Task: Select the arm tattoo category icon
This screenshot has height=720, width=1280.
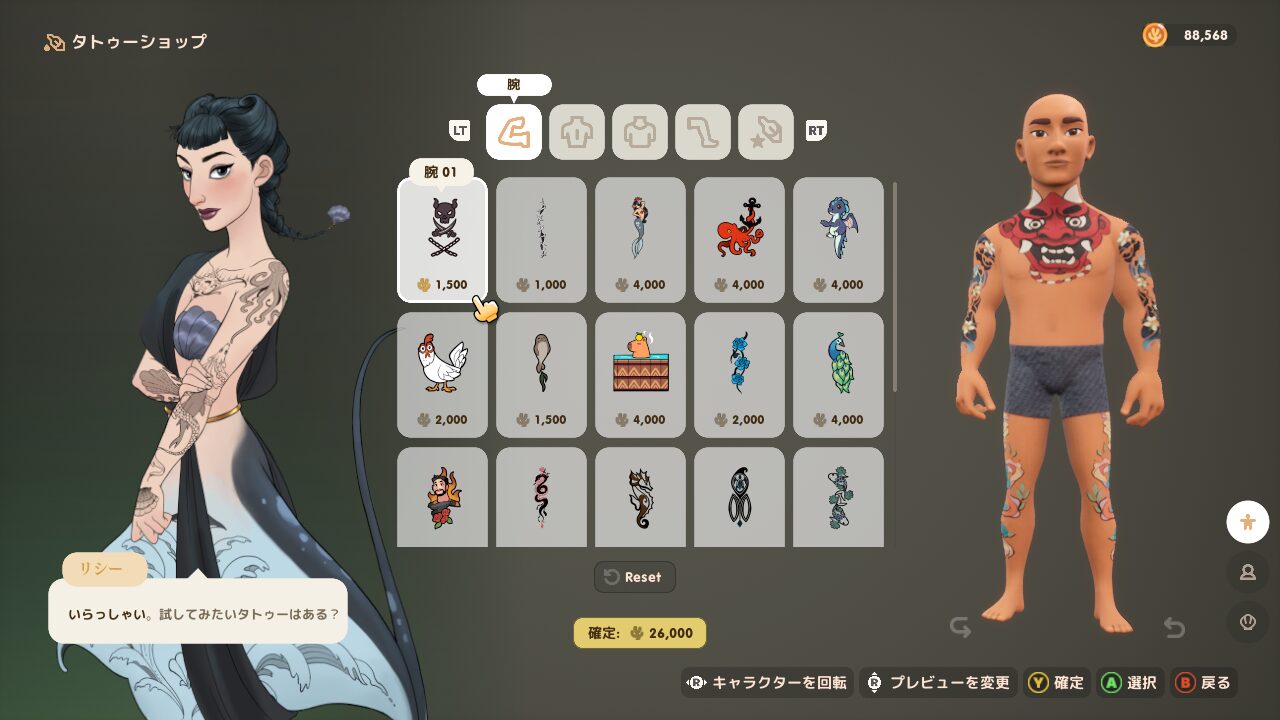Action: (x=513, y=131)
